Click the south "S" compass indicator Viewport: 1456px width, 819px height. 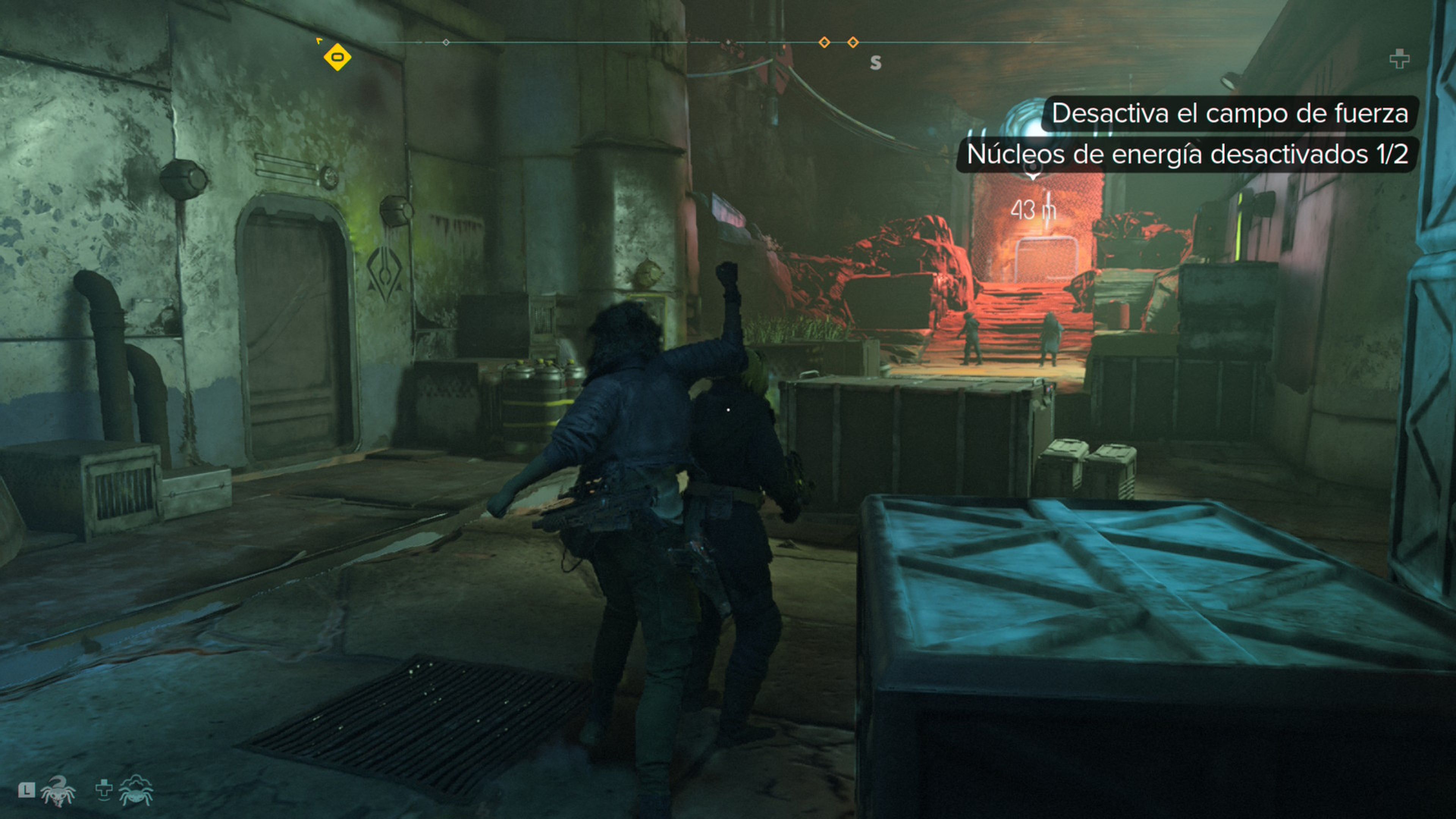[x=875, y=63]
